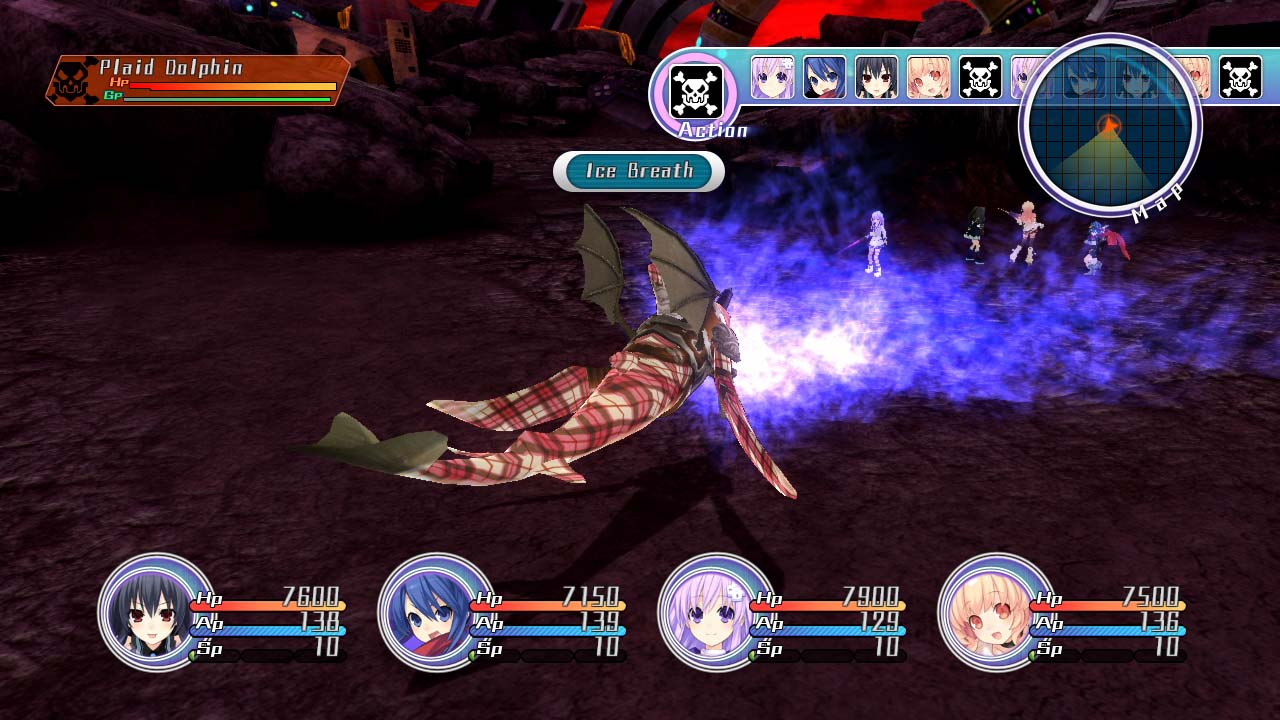Click the Ice Breath skill banner
Screen dimensions: 1280x720
(639, 171)
